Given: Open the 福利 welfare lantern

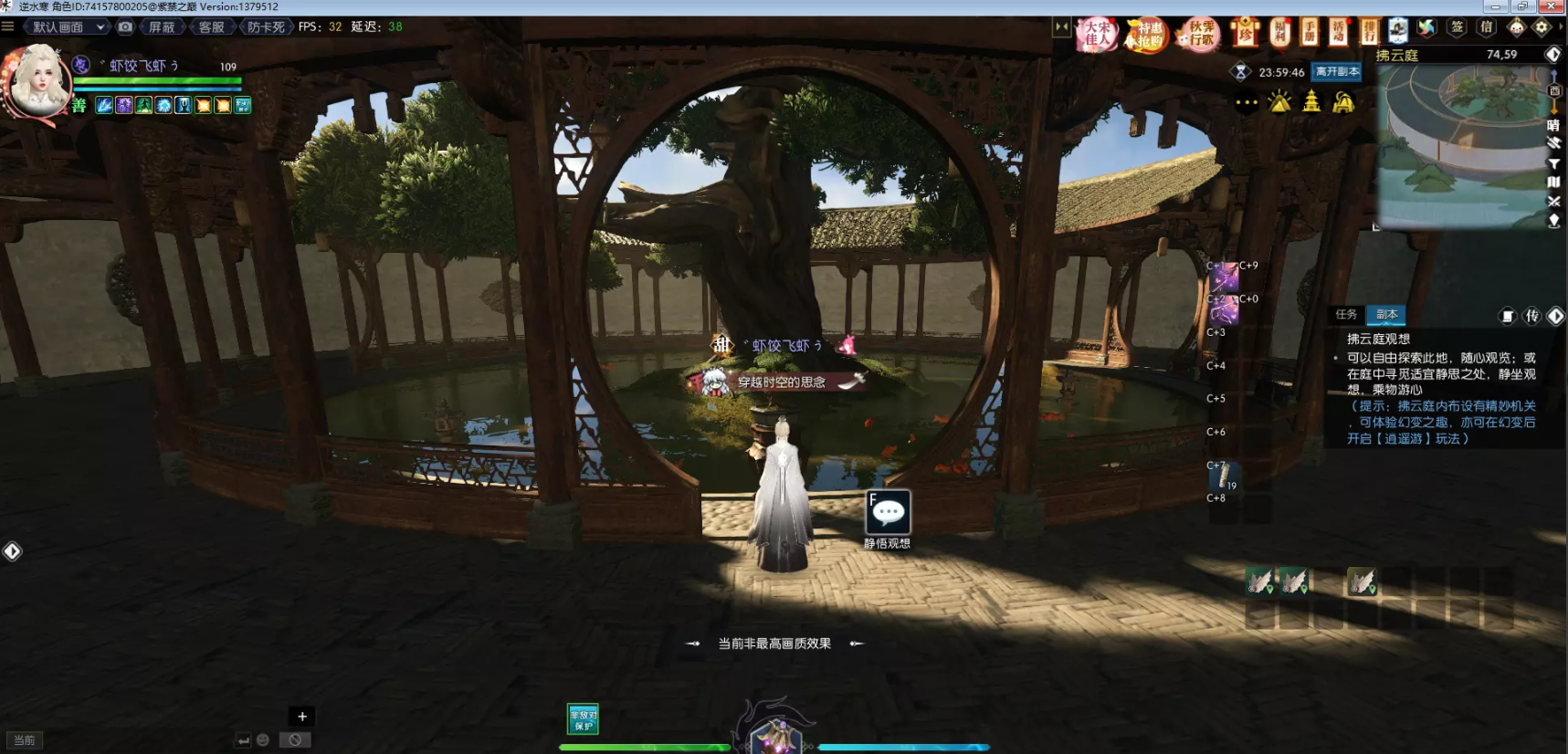Looking at the screenshot, I should [1279, 32].
